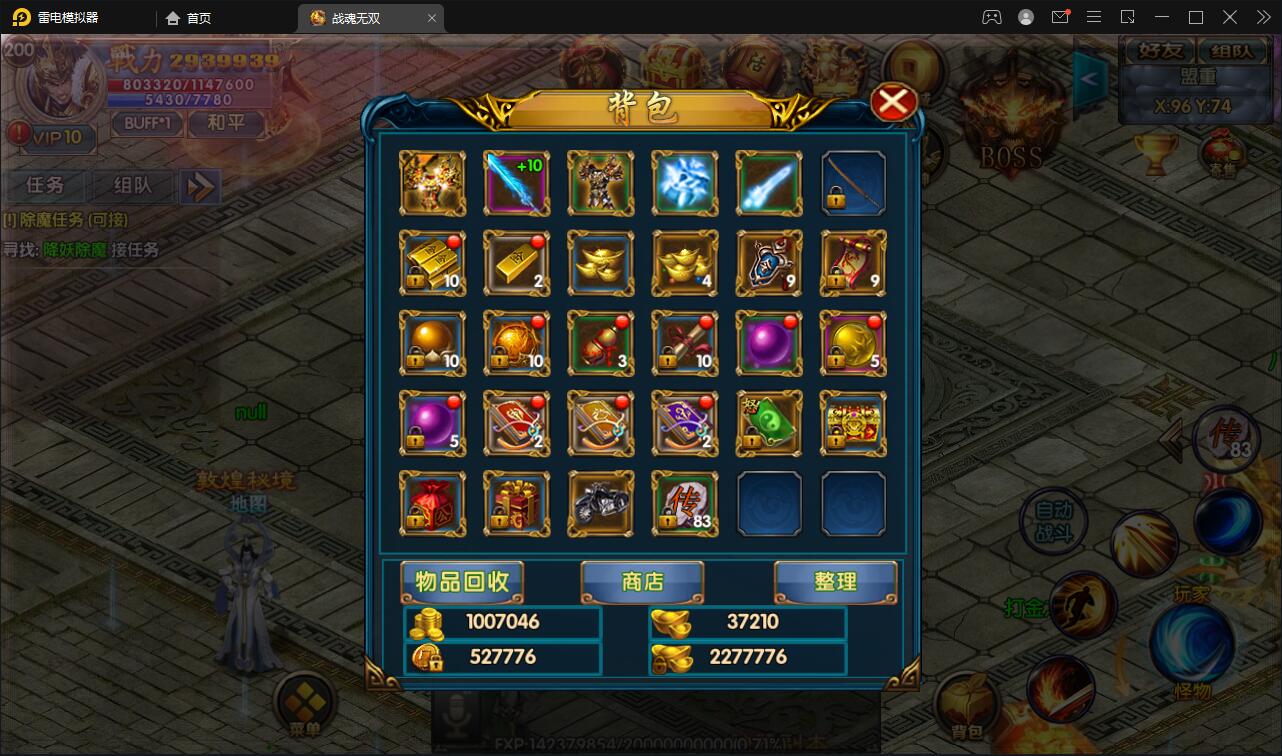Toggle 自动战斗 auto battle
Image resolution: width=1282 pixels, height=756 pixels.
1053,521
